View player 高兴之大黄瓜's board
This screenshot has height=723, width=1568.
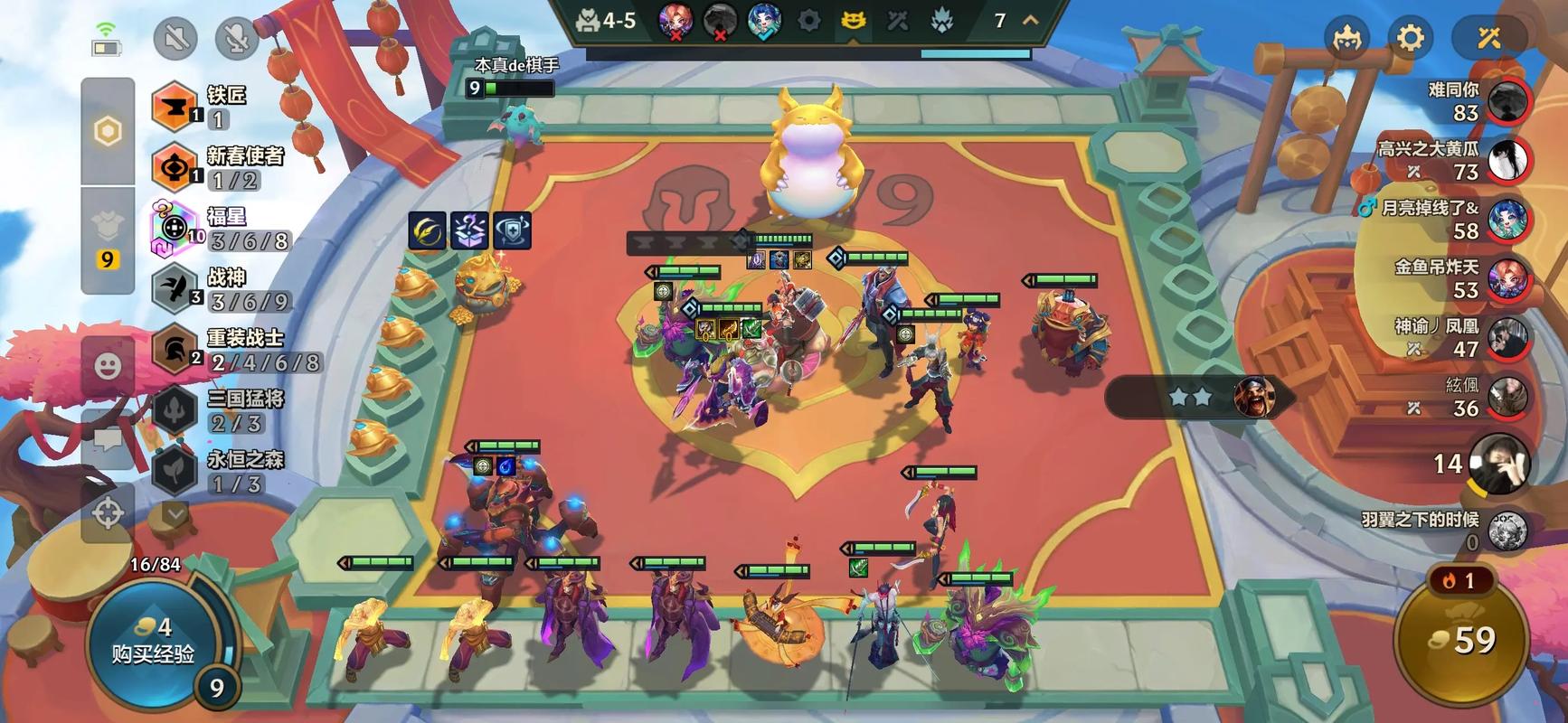click(1507, 160)
